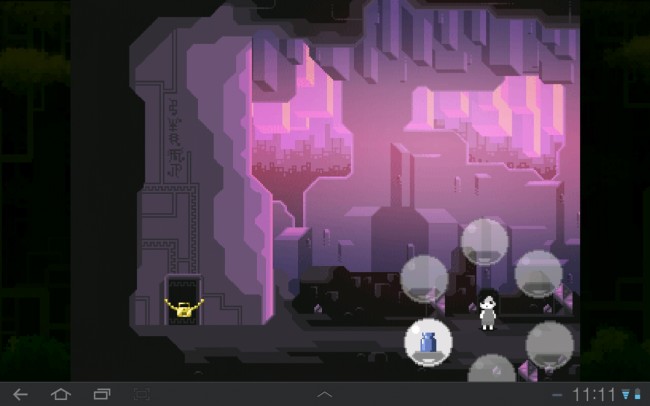Go to the Android home screen
This screenshot has height=406, width=650.
60,394
